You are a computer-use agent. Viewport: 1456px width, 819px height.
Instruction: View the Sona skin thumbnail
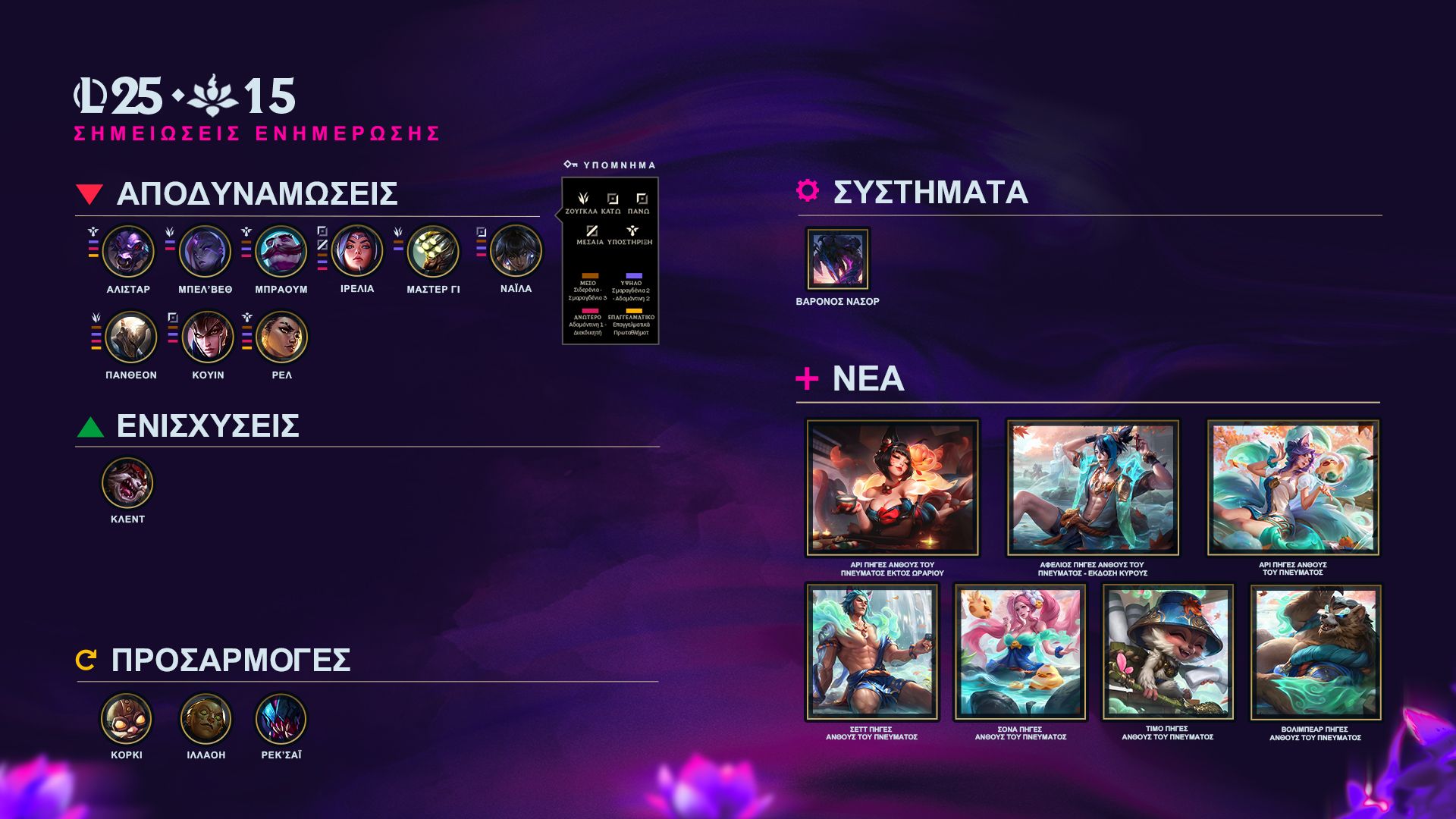pyautogui.click(x=1020, y=651)
